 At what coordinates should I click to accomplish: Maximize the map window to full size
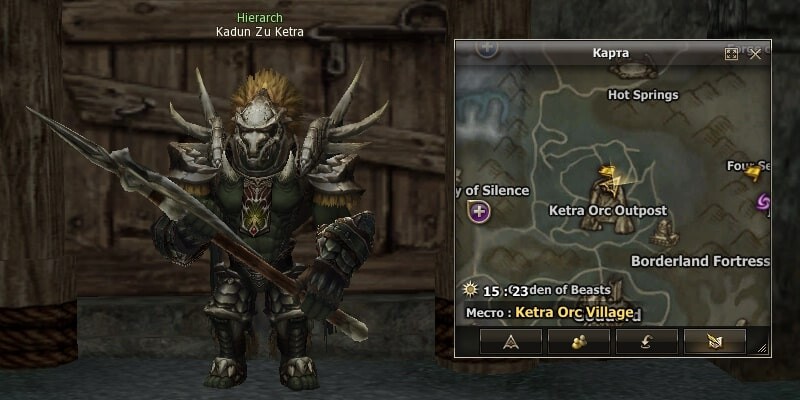tap(731, 54)
